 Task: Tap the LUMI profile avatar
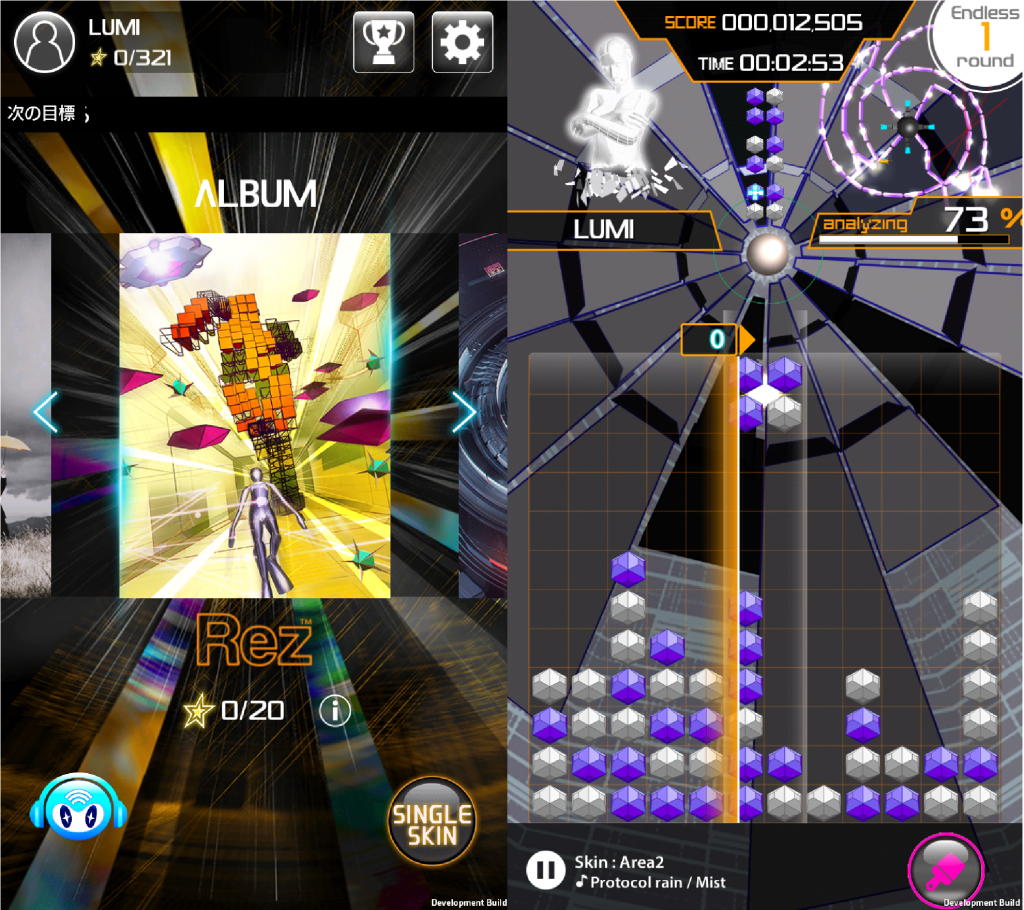pyautogui.click(x=44, y=42)
